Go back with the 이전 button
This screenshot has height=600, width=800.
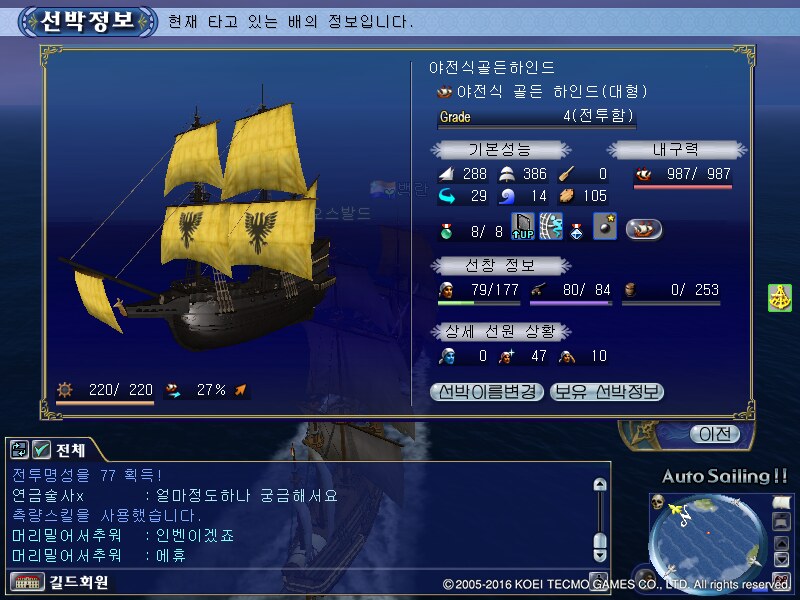click(715, 434)
